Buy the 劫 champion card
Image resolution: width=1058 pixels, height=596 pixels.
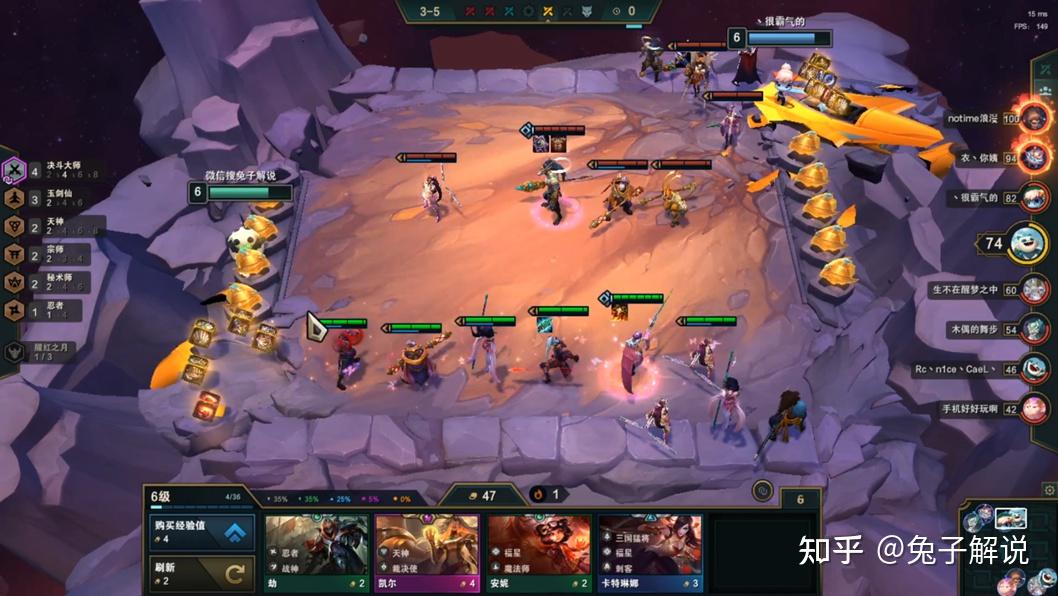(x=316, y=553)
